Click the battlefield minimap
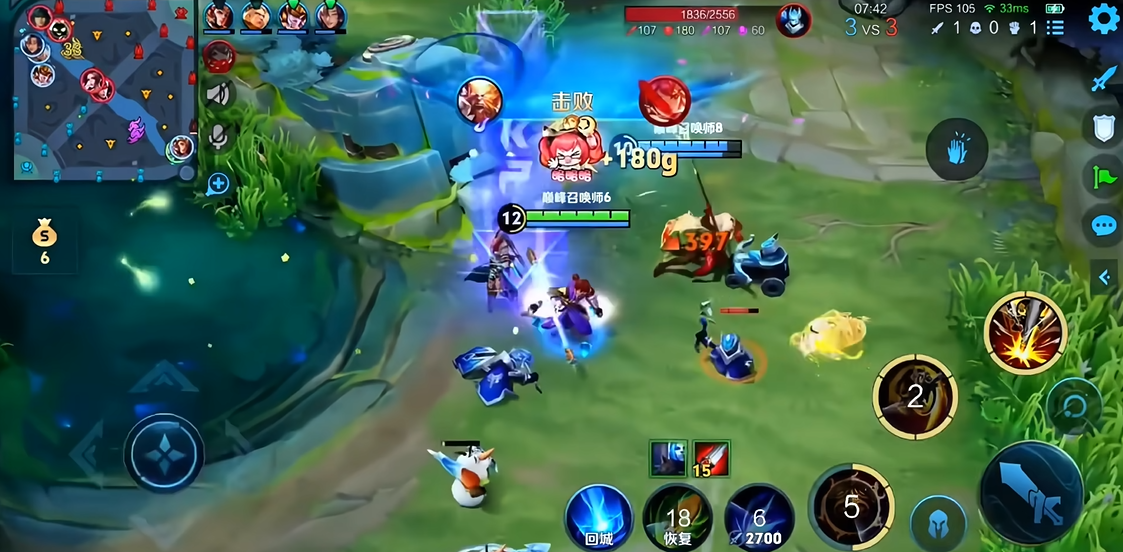The height and width of the screenshot is (552, 1123). click(100, 92)
